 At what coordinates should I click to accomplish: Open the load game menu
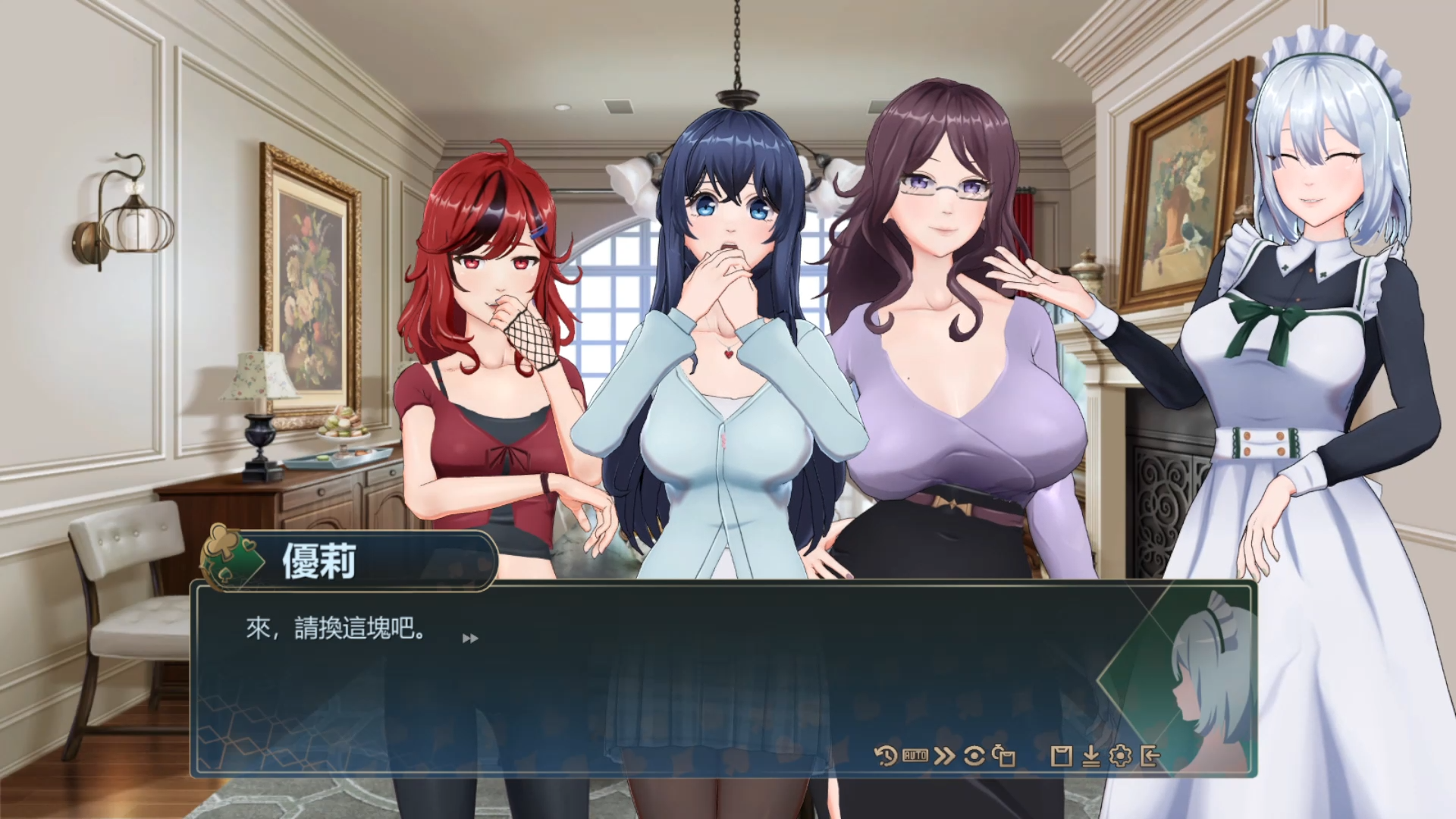coord(1091,756)
